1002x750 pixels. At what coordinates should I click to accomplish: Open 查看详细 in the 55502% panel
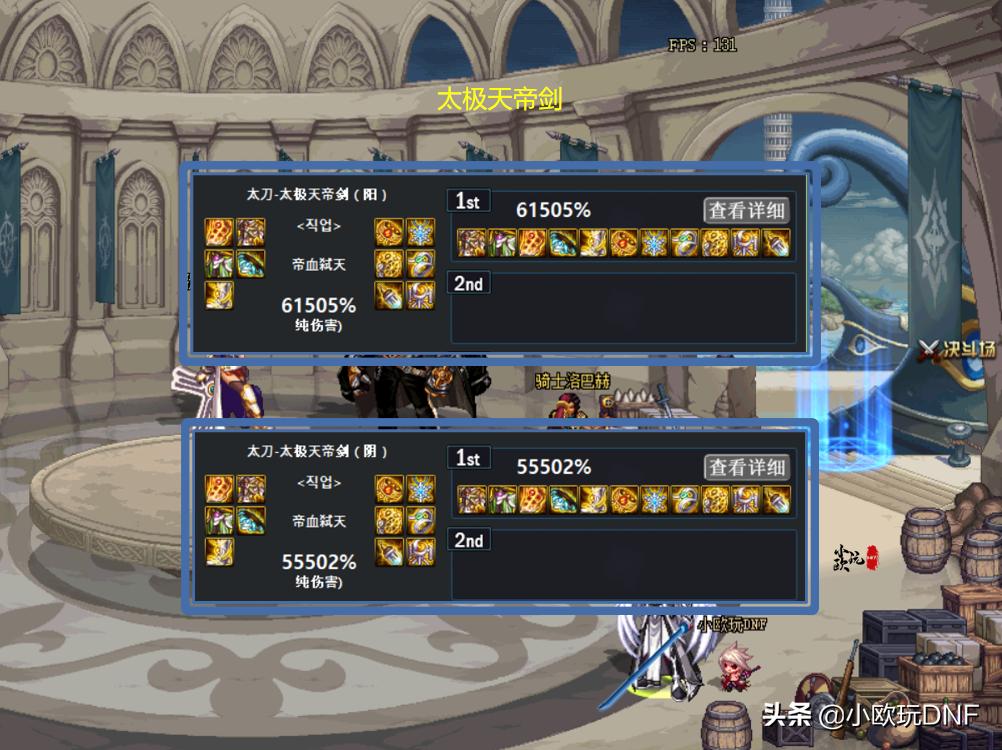[747, 467]
